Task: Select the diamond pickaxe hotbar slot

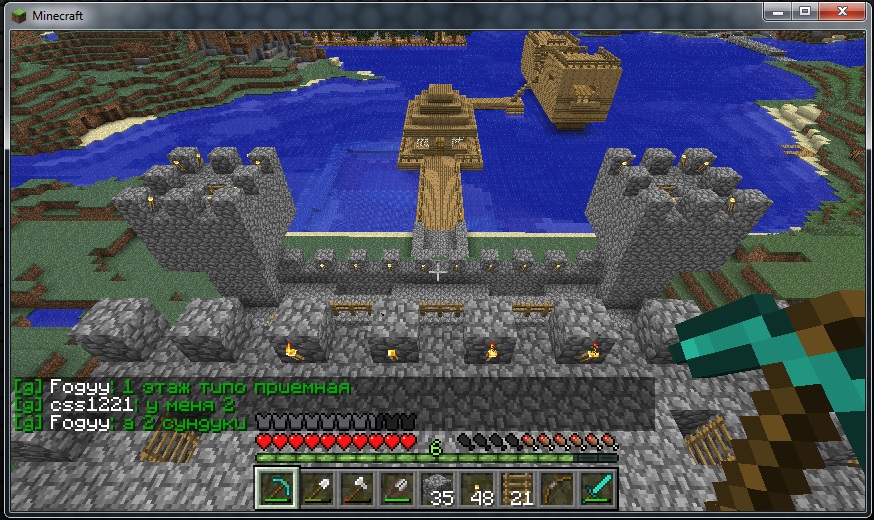Action: click(274, 488)
